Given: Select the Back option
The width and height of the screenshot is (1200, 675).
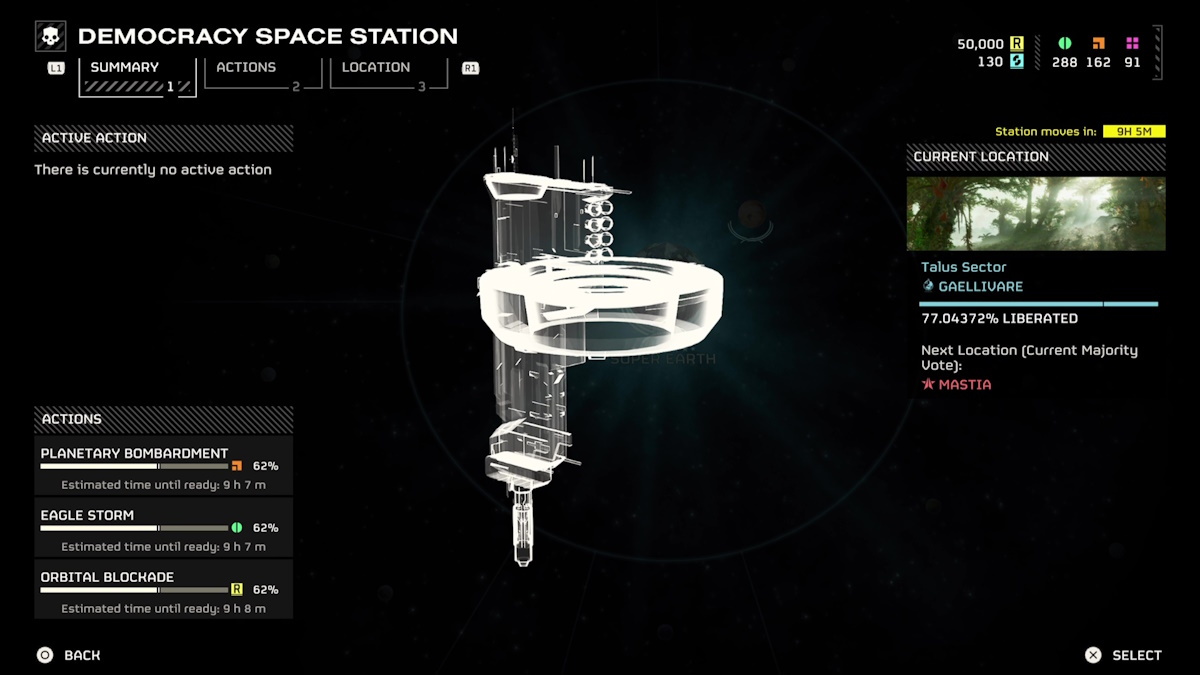Looking at the screenshot, I should pyautogui.click(x=70, y=655).
